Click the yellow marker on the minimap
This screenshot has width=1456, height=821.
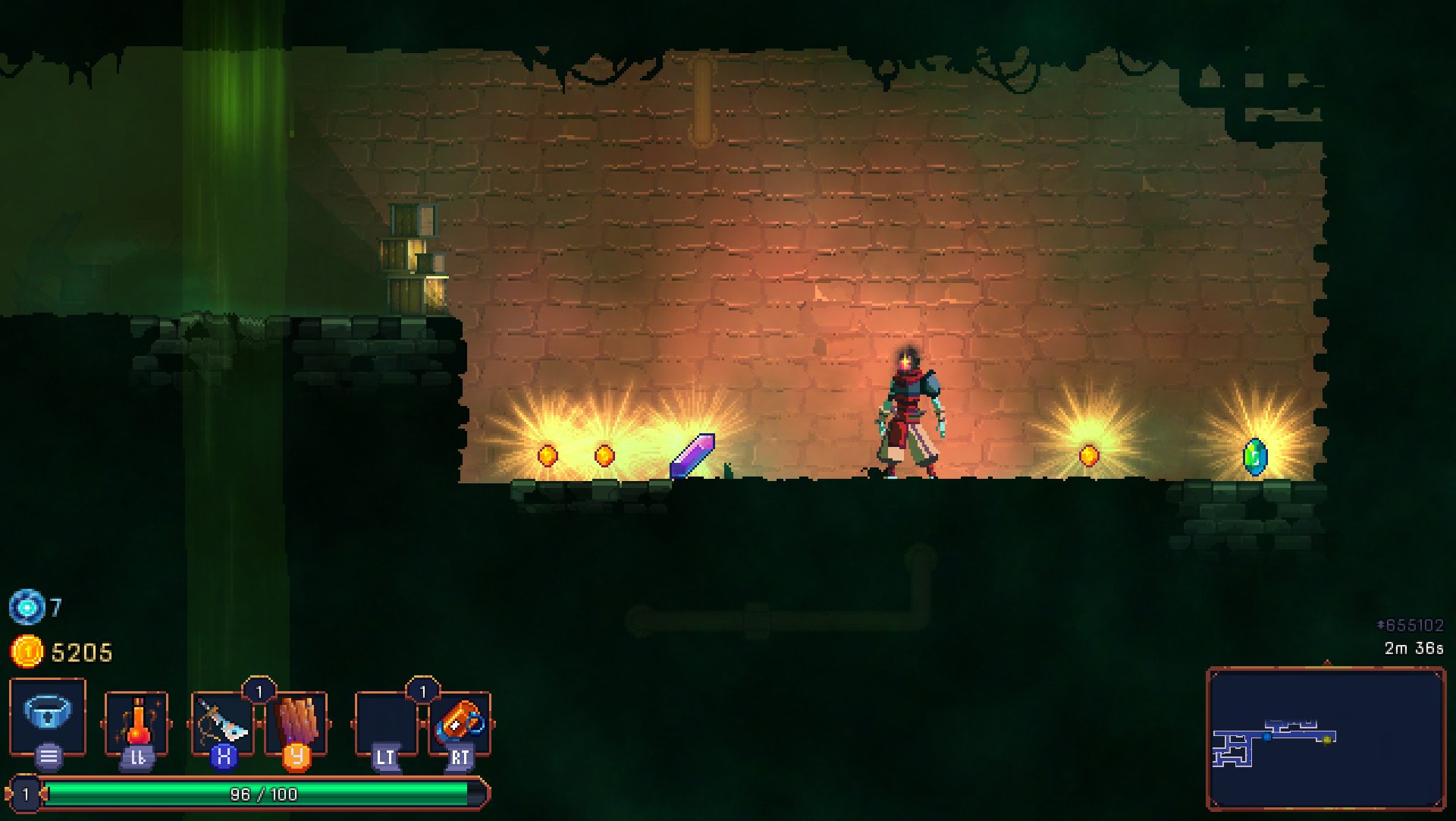[x=1326, y=740]
